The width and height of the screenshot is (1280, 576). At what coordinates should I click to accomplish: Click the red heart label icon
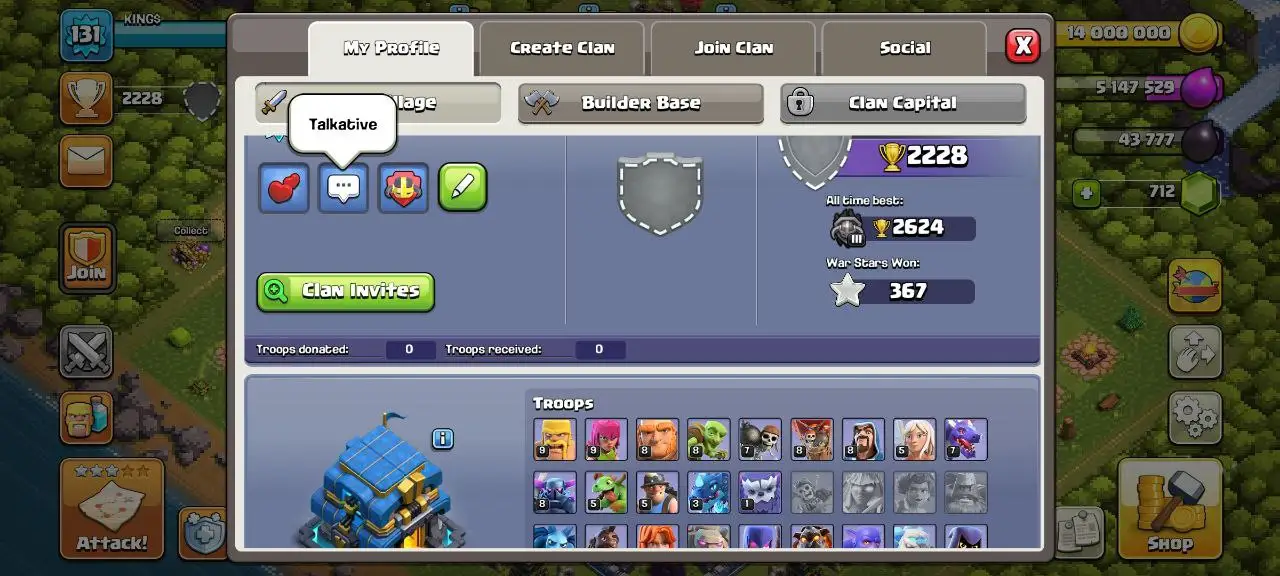pos(284,188)
